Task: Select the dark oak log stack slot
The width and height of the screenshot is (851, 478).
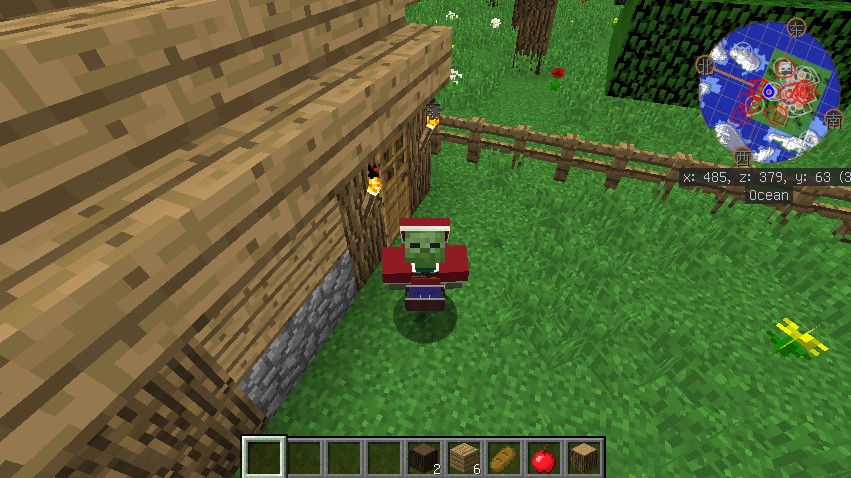Action: tap(424, 459)
